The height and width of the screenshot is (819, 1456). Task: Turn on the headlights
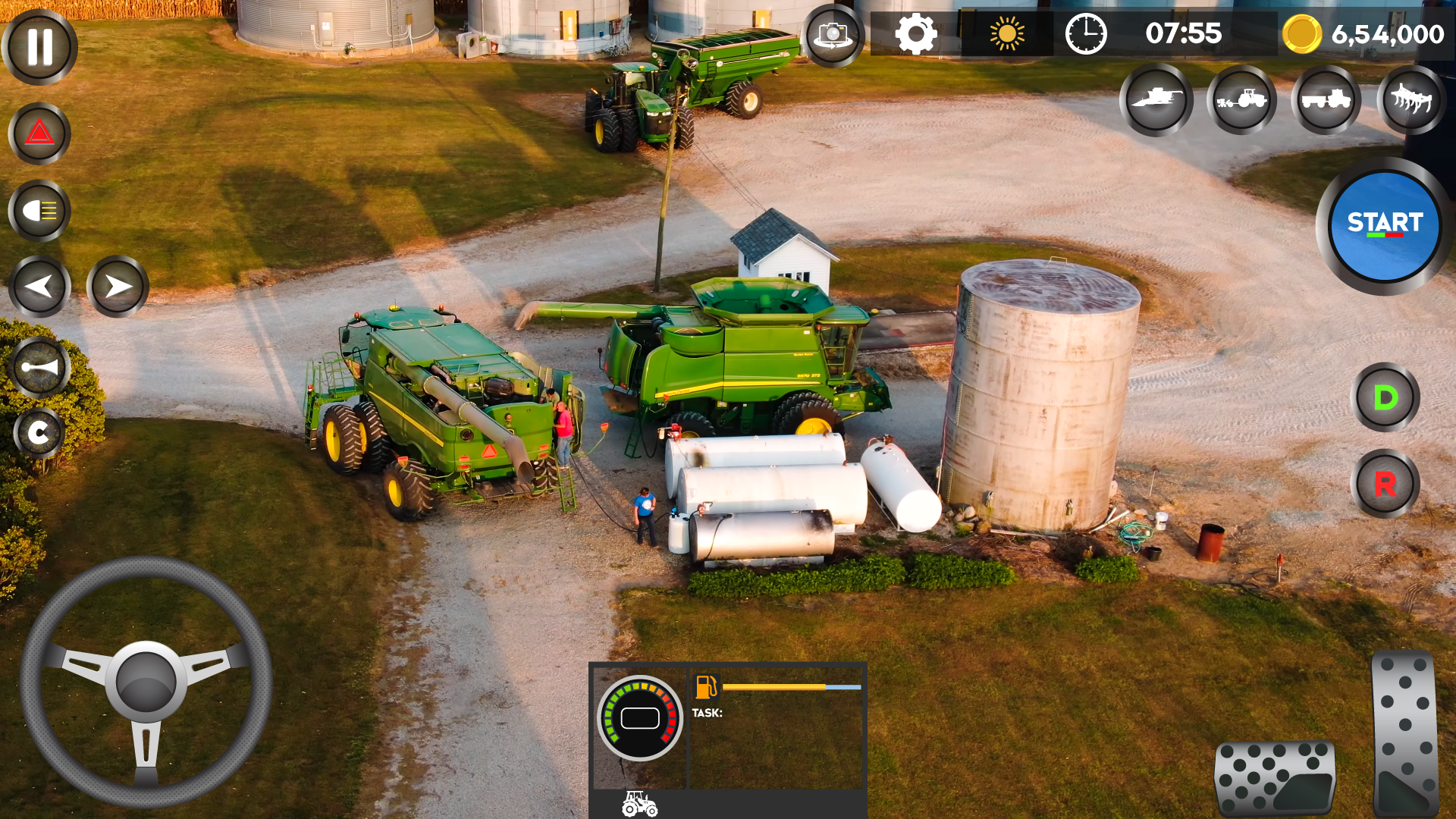39,211
